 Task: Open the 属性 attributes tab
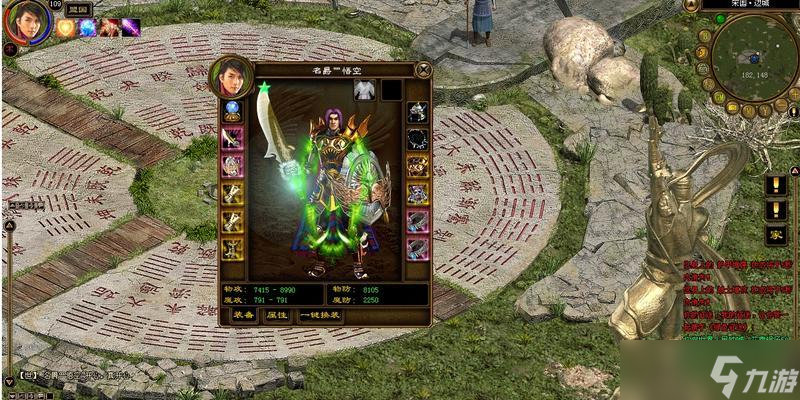coord(276,314)
